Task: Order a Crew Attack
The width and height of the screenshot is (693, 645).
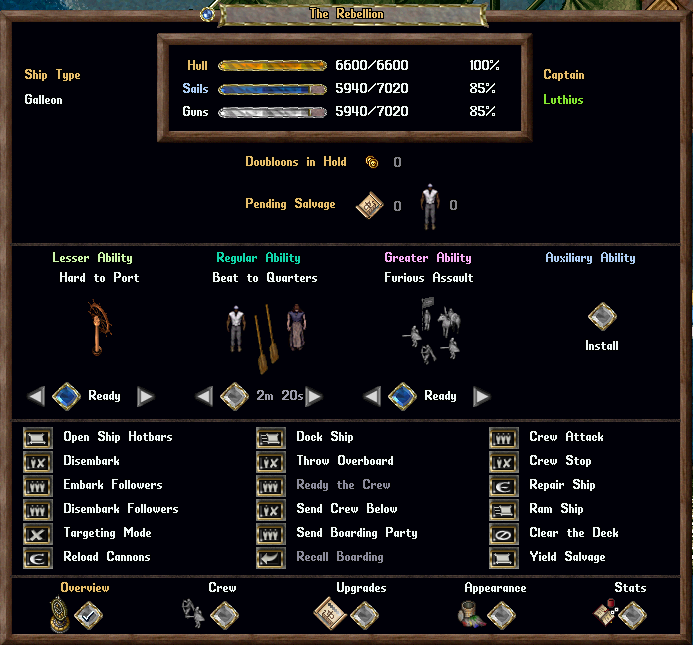Action: [x=504, y=437]
